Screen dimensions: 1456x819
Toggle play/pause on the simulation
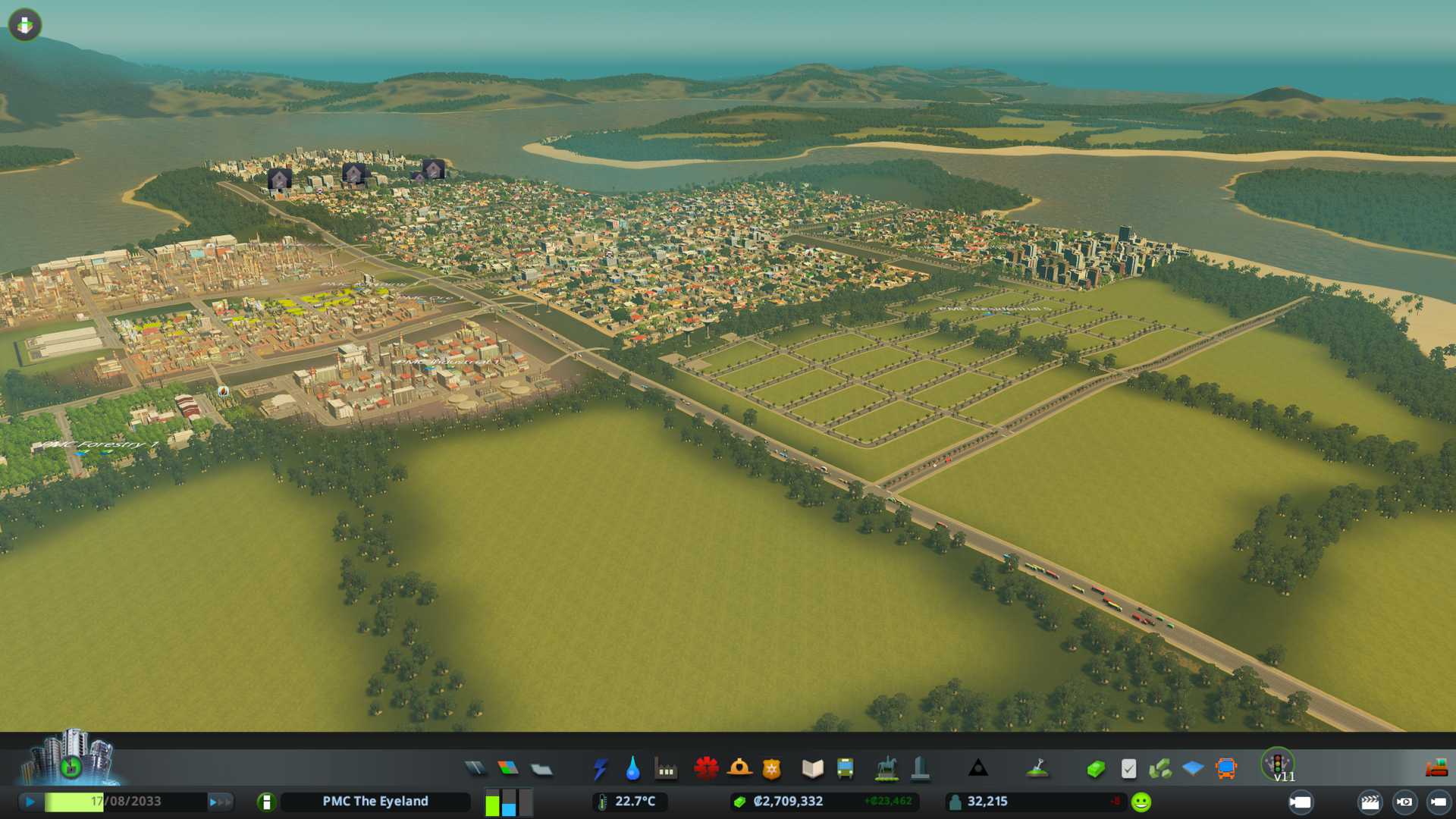(30, 802)
